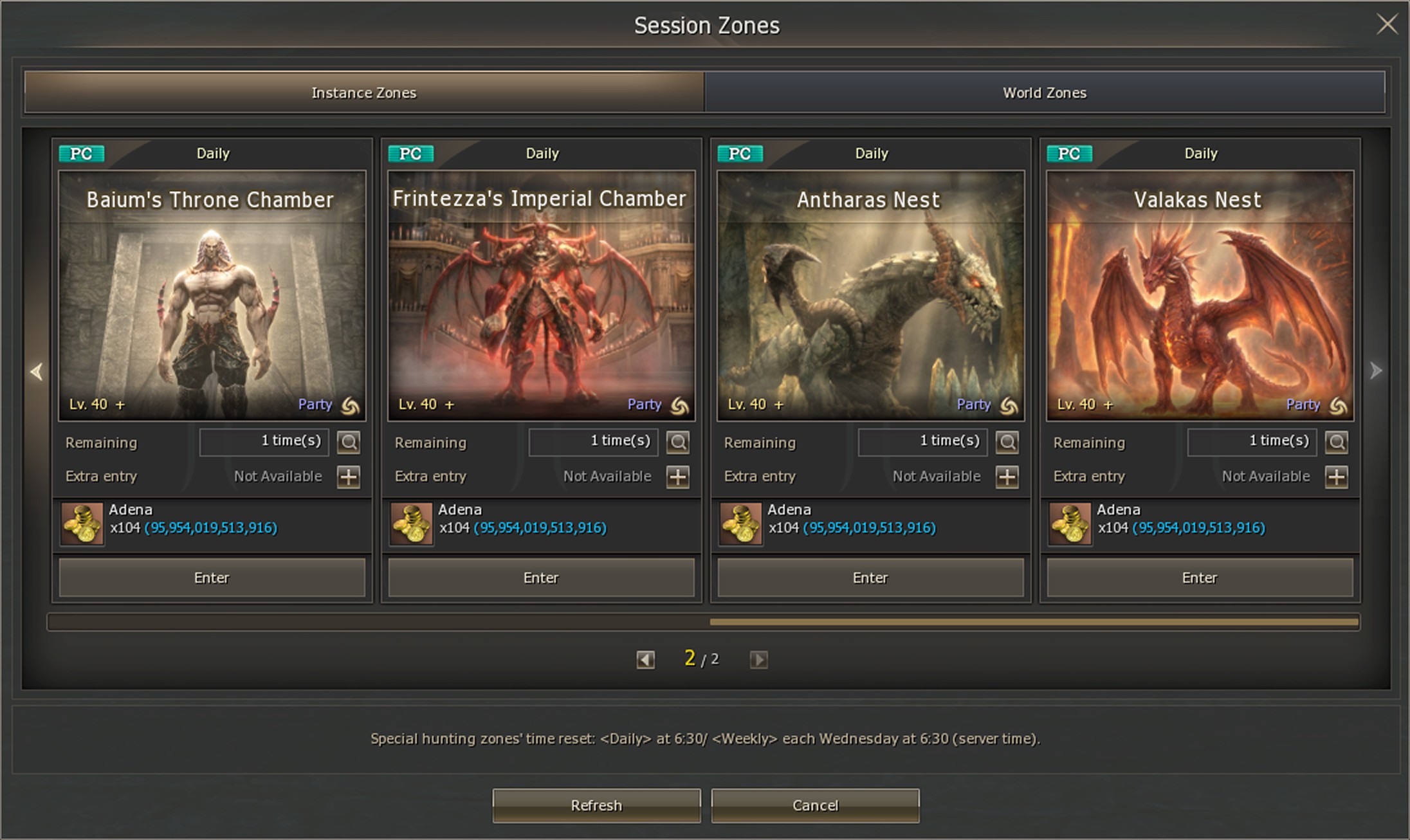Enter Antharas Nest instance
1410x840 pixels.
click(x=870, y=578)
